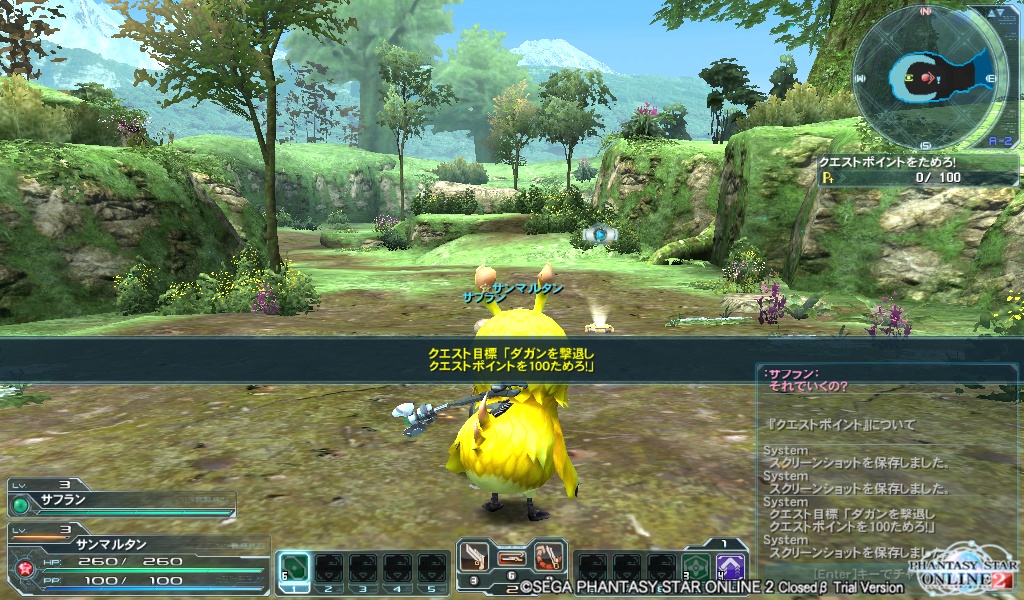Image resolution: width=1024 pixels, height=600 pixels.
Task: Click the 『クエストポイント』について chat entry
Action: click(x=841, y=424)
